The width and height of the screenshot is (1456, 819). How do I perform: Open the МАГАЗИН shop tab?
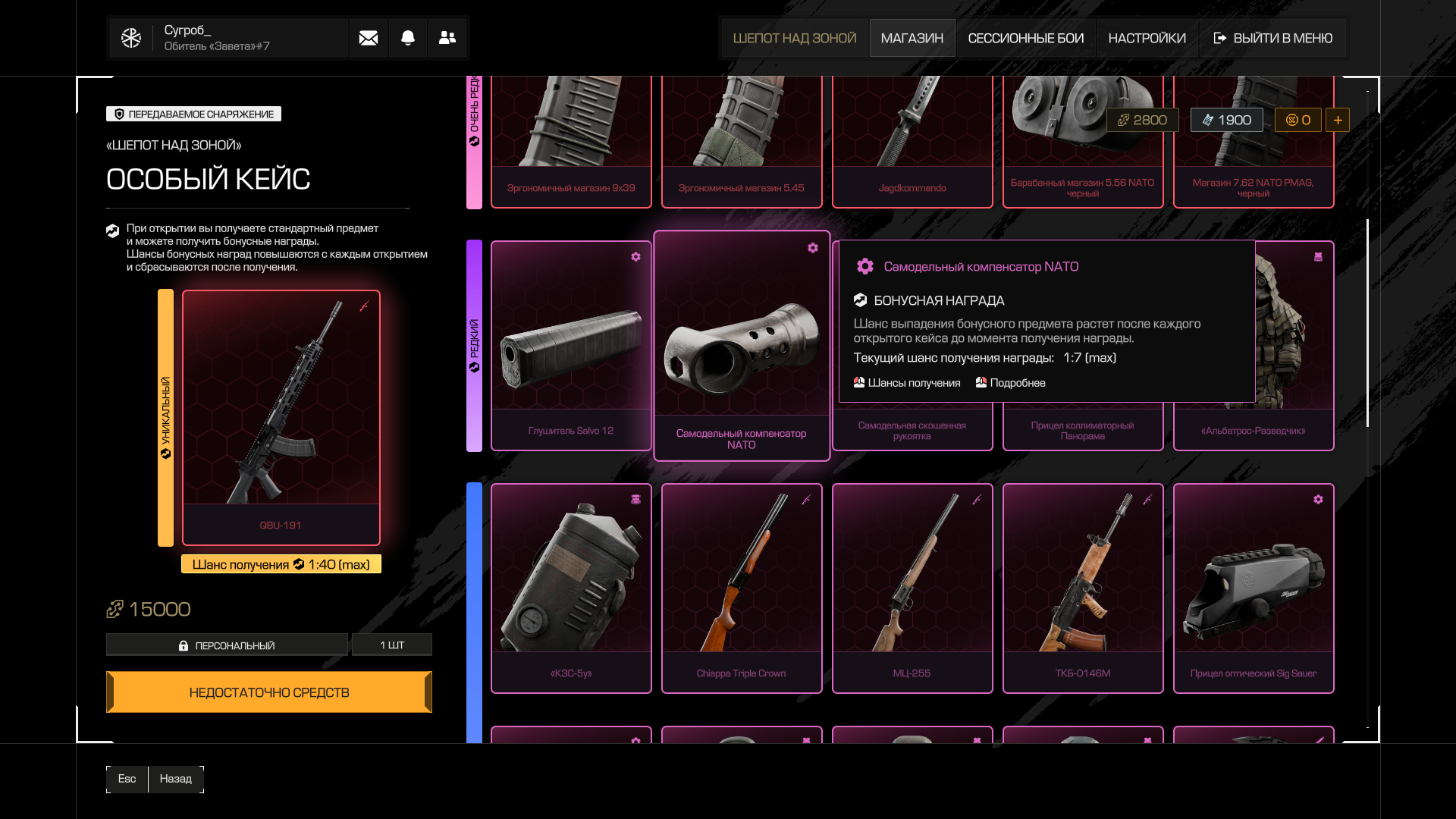point(912,38)
